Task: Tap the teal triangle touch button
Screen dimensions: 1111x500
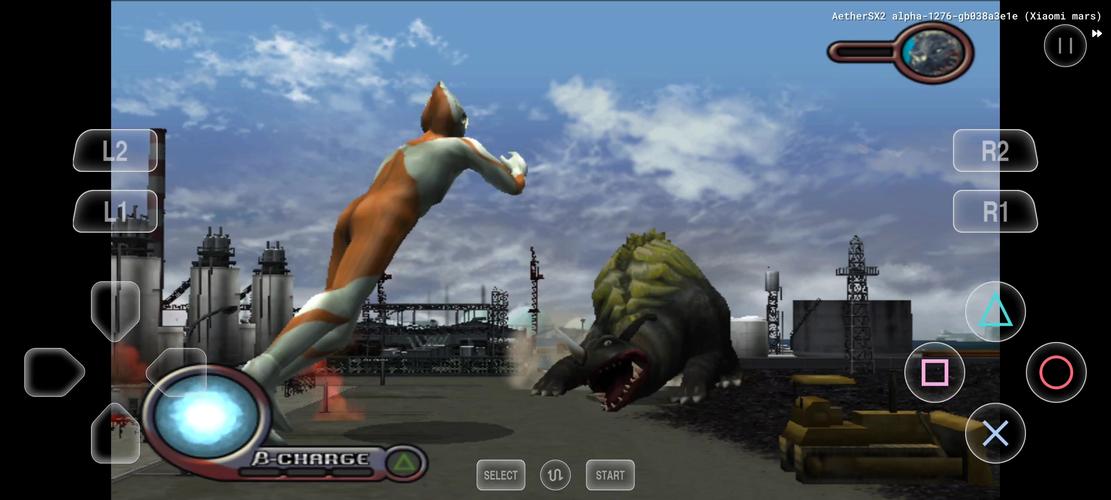Action: coord(995,312)
